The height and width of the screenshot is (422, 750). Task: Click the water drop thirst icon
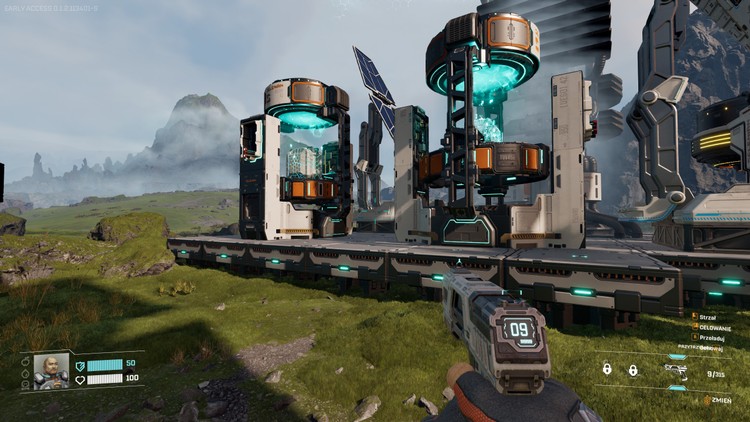(x=25, y=373)
